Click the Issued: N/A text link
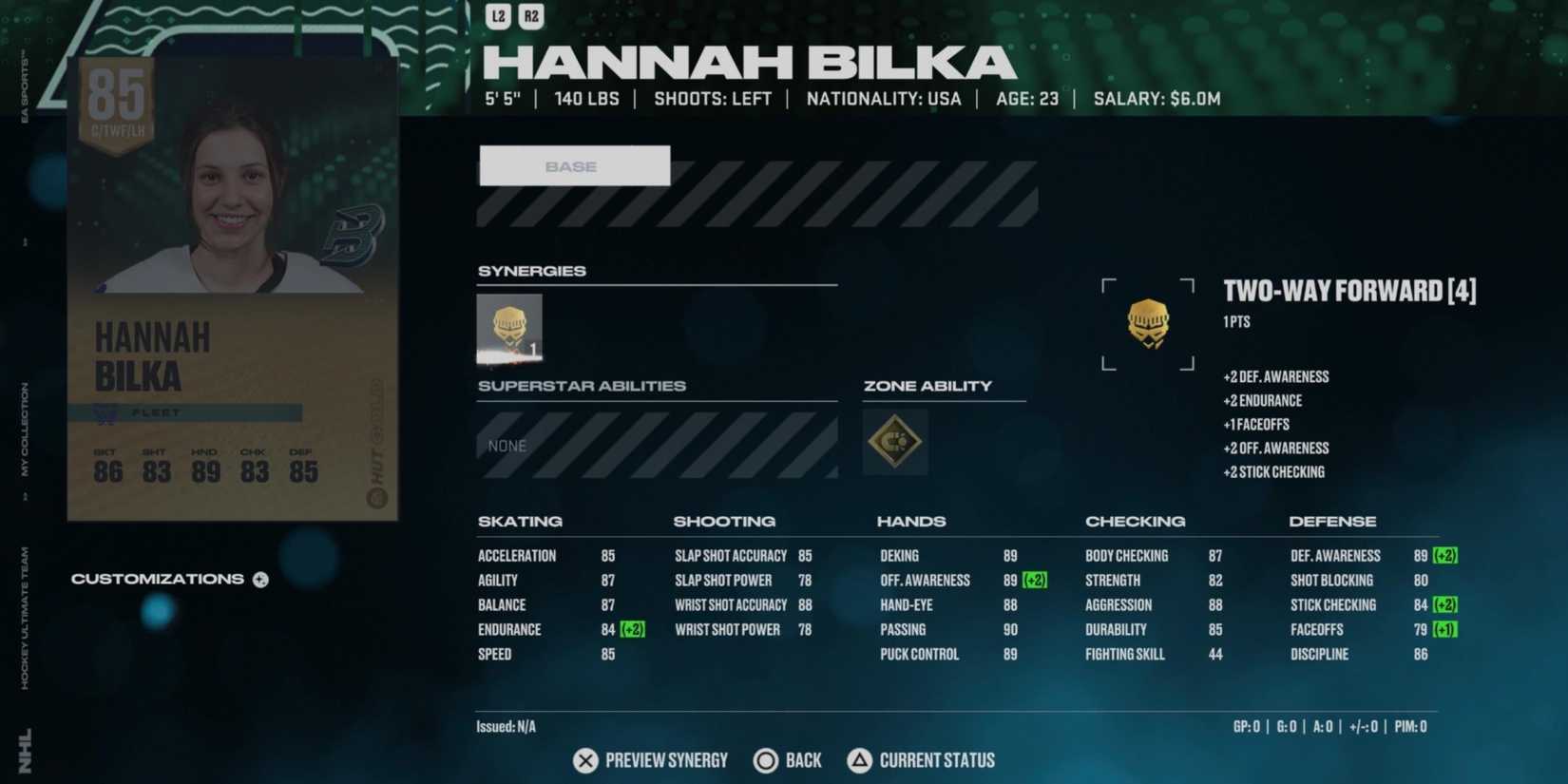1568x784 pixels. (x=505, y=726)
